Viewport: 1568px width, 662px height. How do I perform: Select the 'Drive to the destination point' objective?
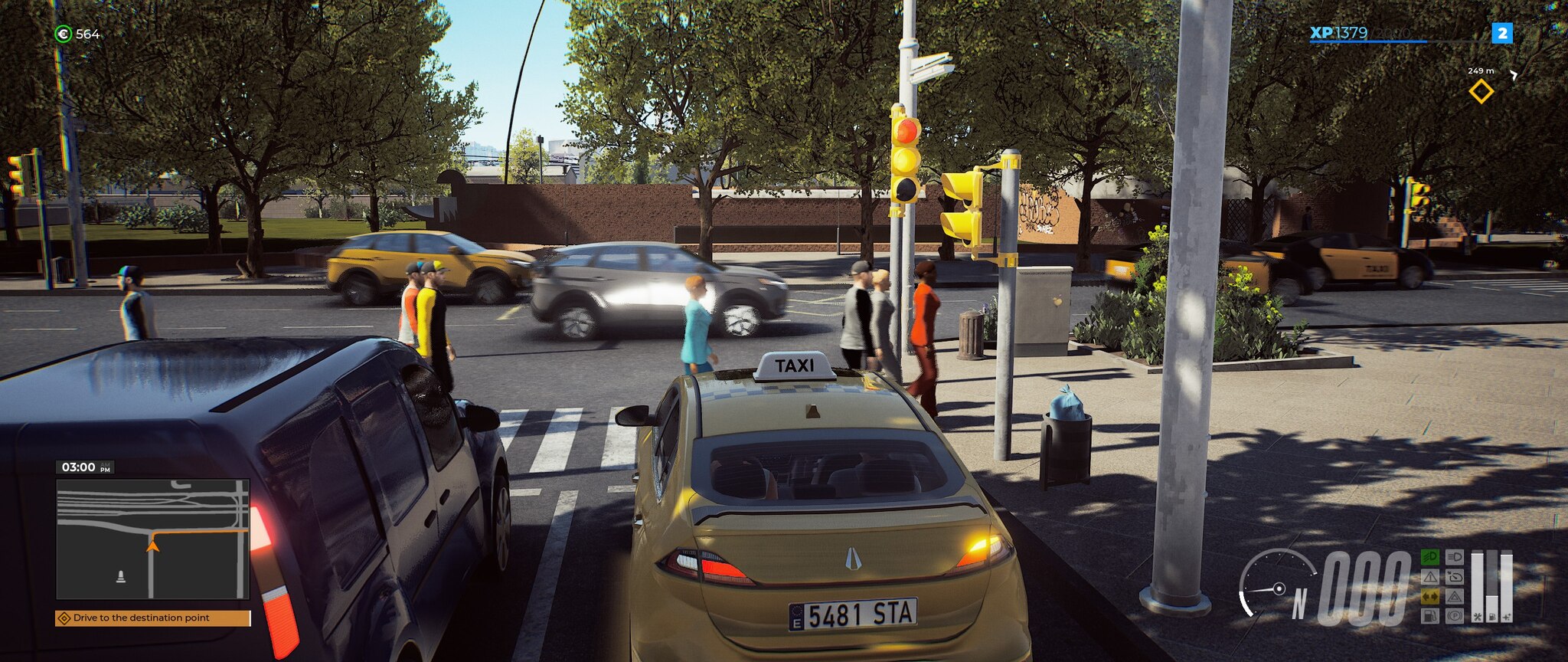click(152, 618)
